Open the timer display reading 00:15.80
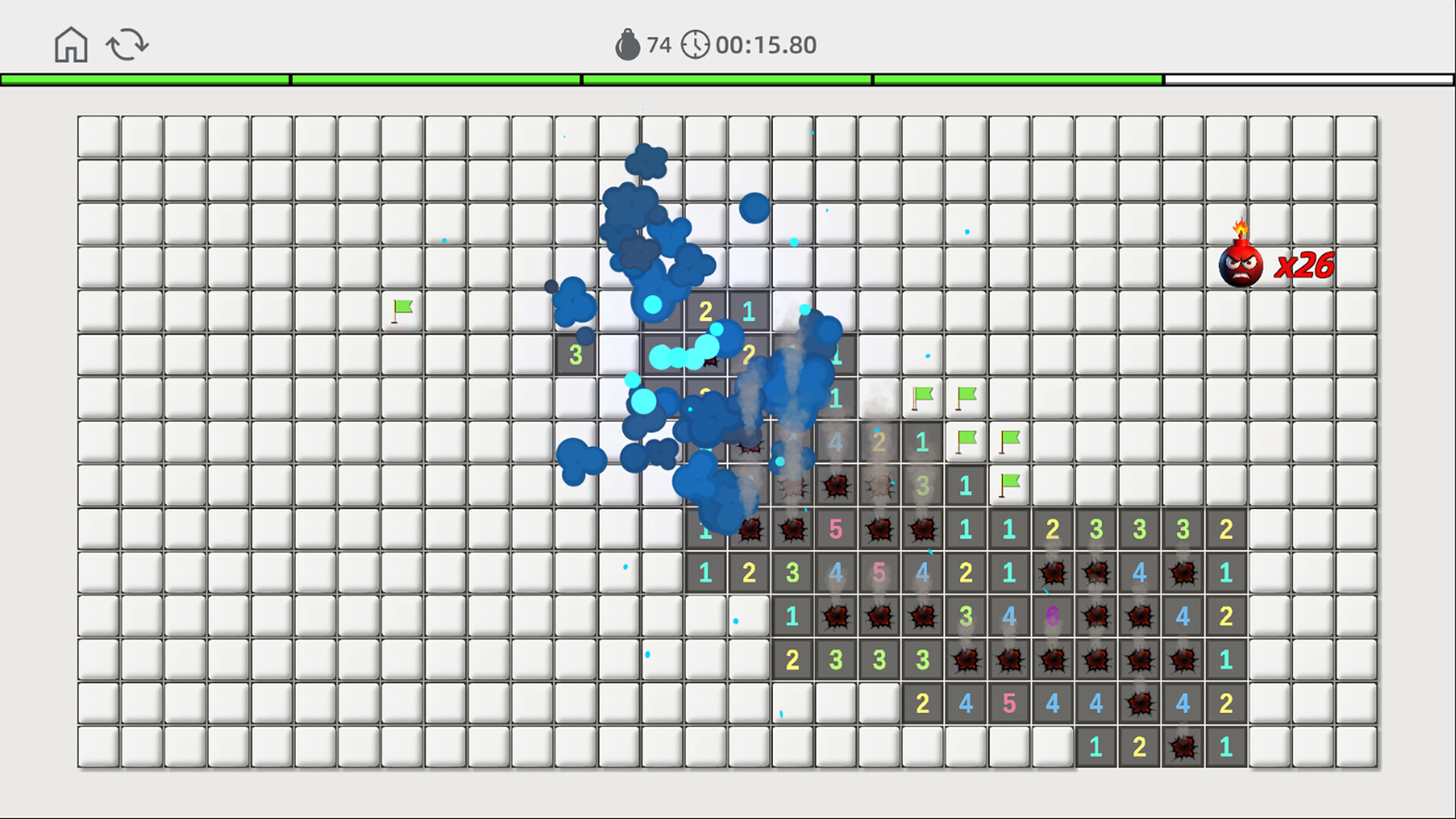The width and height of the screenshot is (1456, 819). 762,44
